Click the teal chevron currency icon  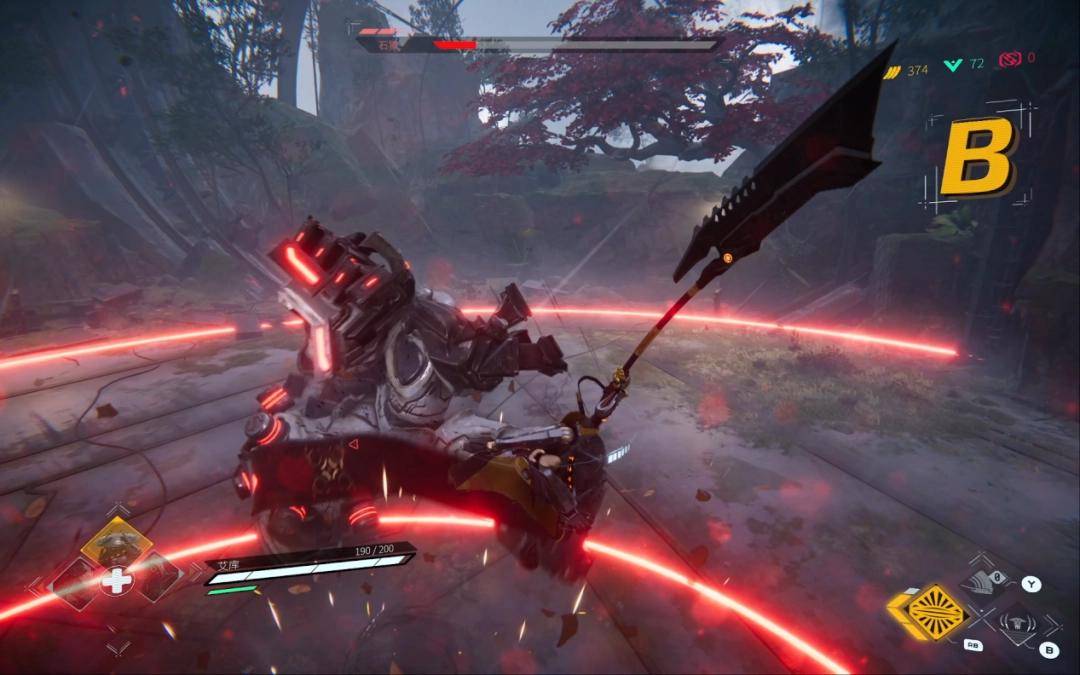pyautogui.click(x=953, y=64)
